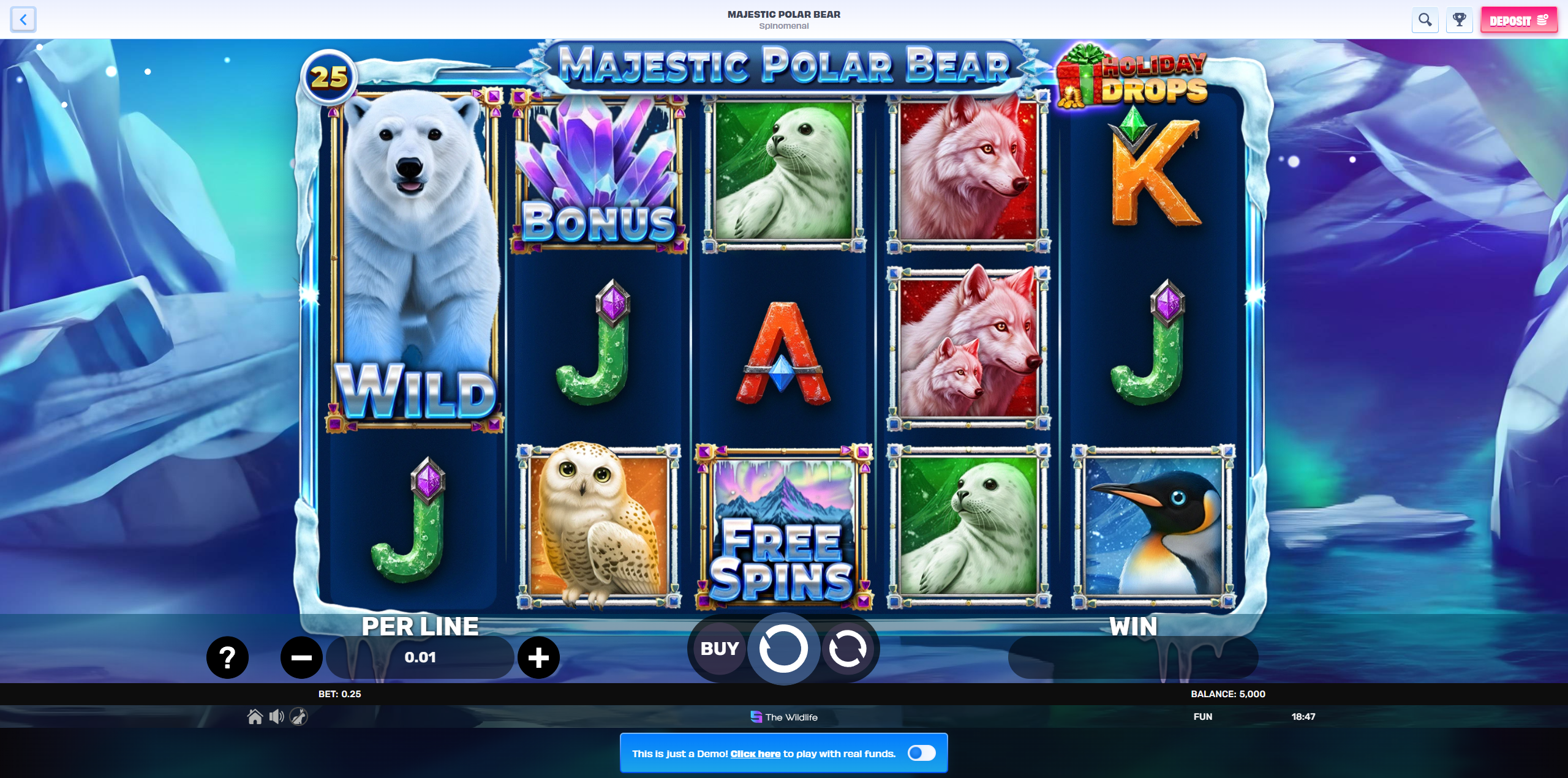Viewport: 1568px width, 778px height.
Task: Open the help question mark button
Action: (x=227, y=657)
